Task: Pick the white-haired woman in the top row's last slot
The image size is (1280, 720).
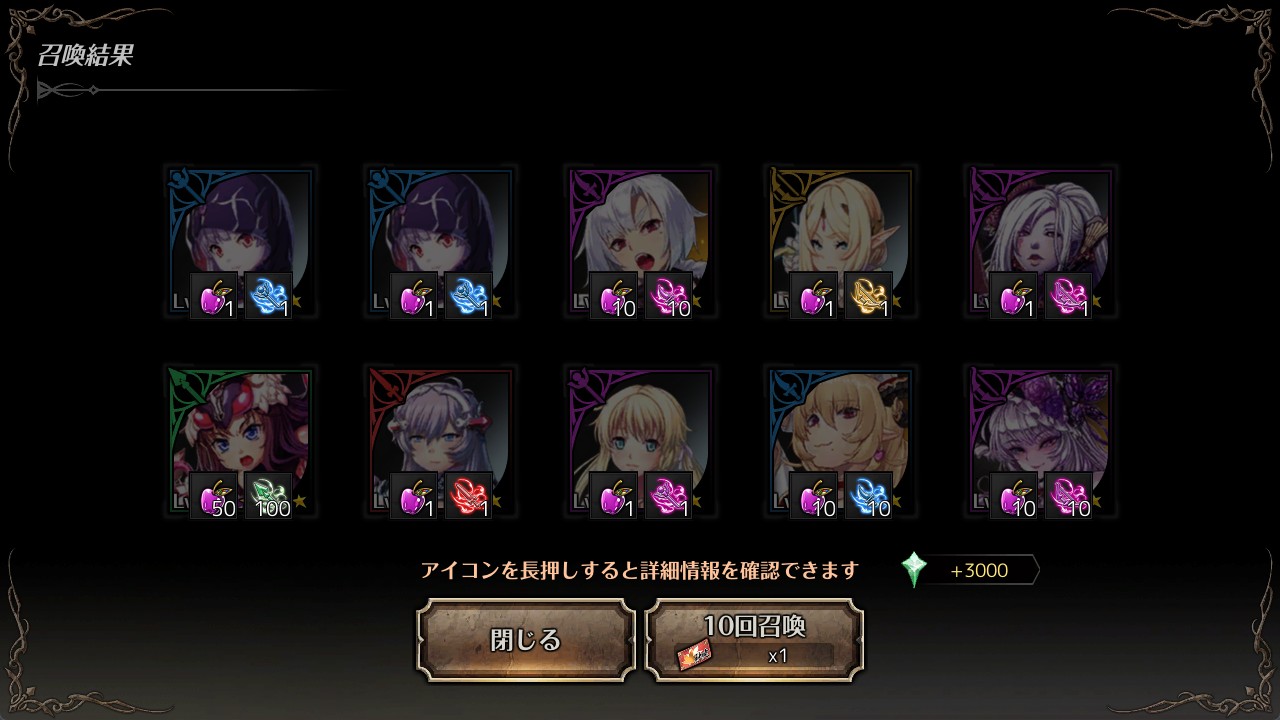Action: [1040, 240]
